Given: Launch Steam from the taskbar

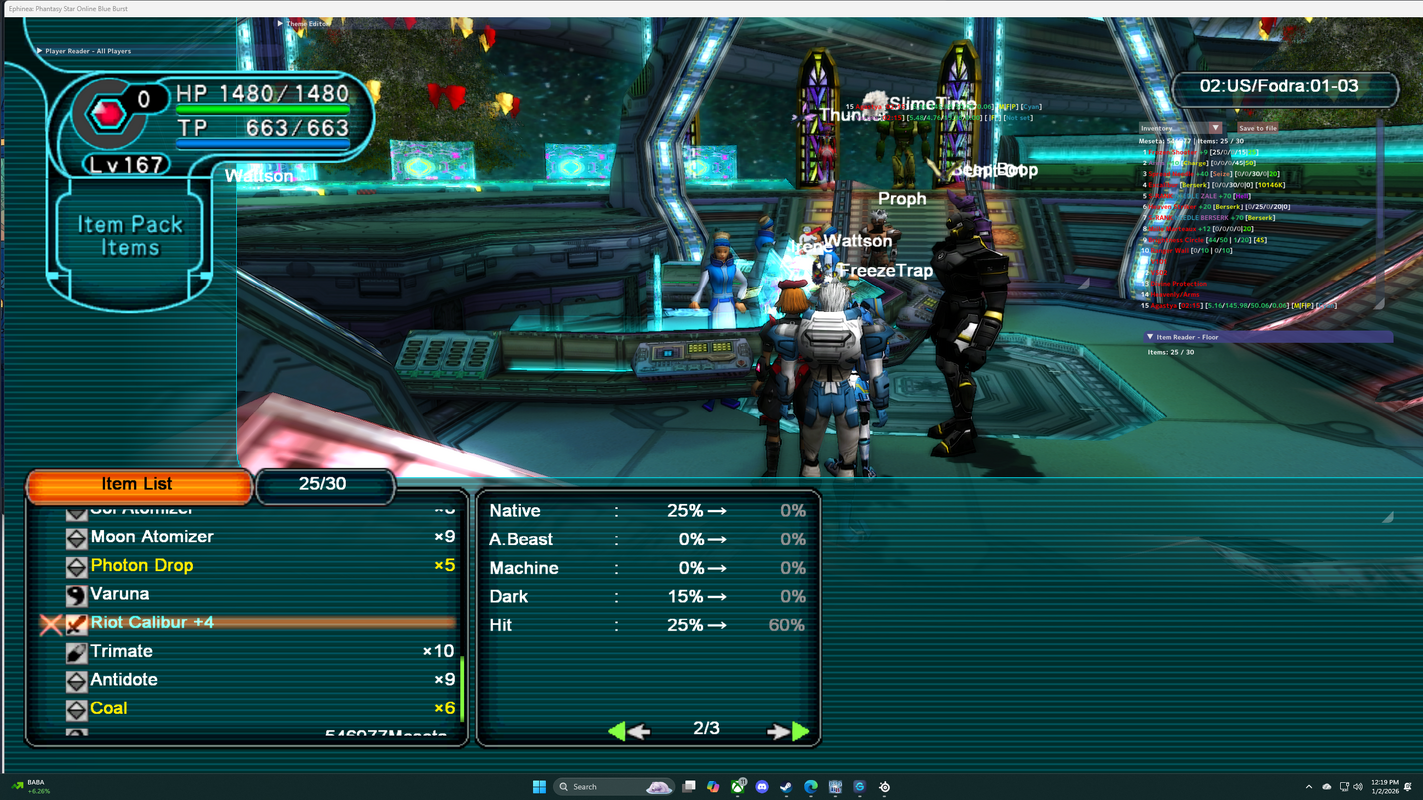Looking at the screenshot, I should tap(786, 787).
